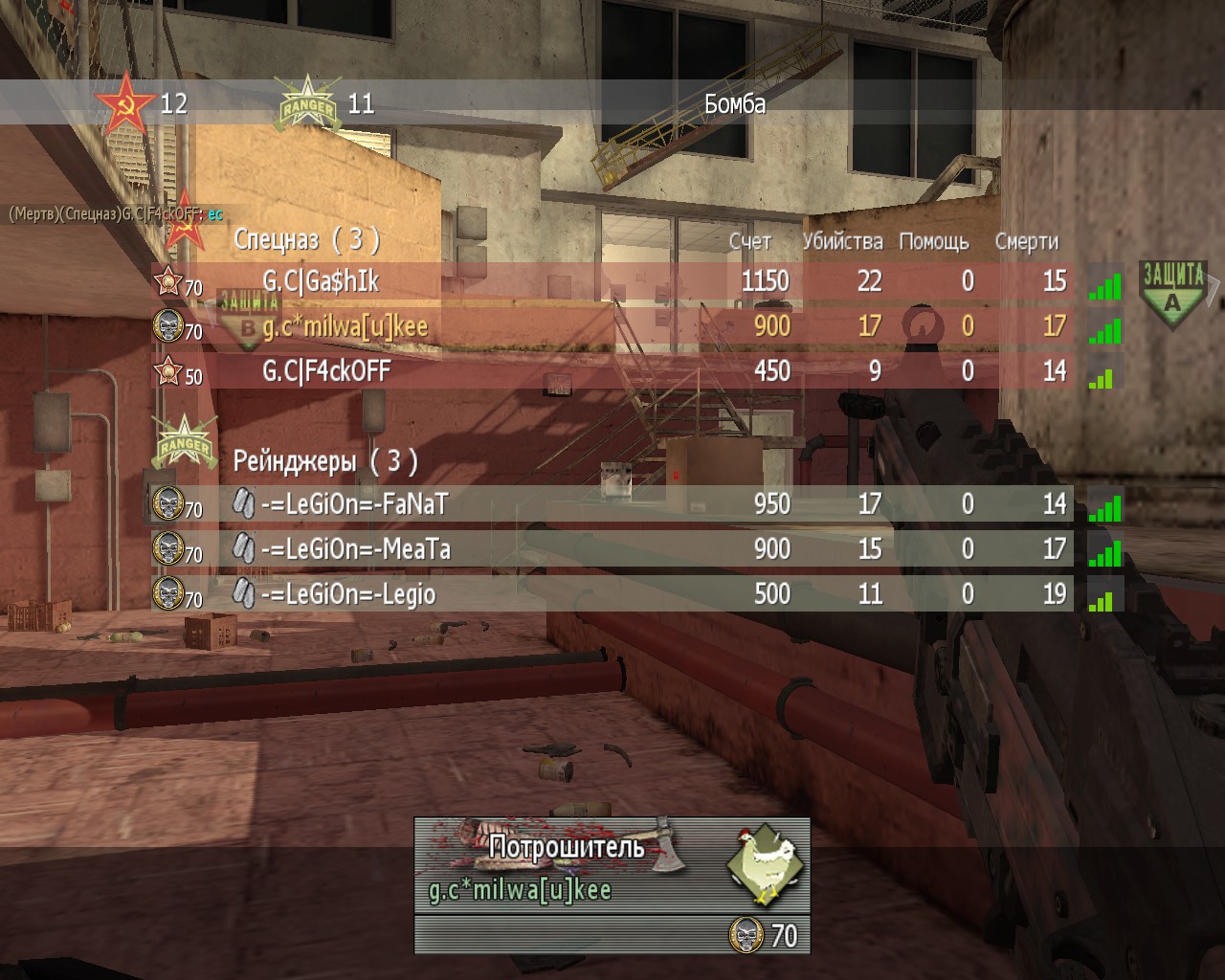
Task: Click the Рейнджеры team header
Action: [325, 462]
